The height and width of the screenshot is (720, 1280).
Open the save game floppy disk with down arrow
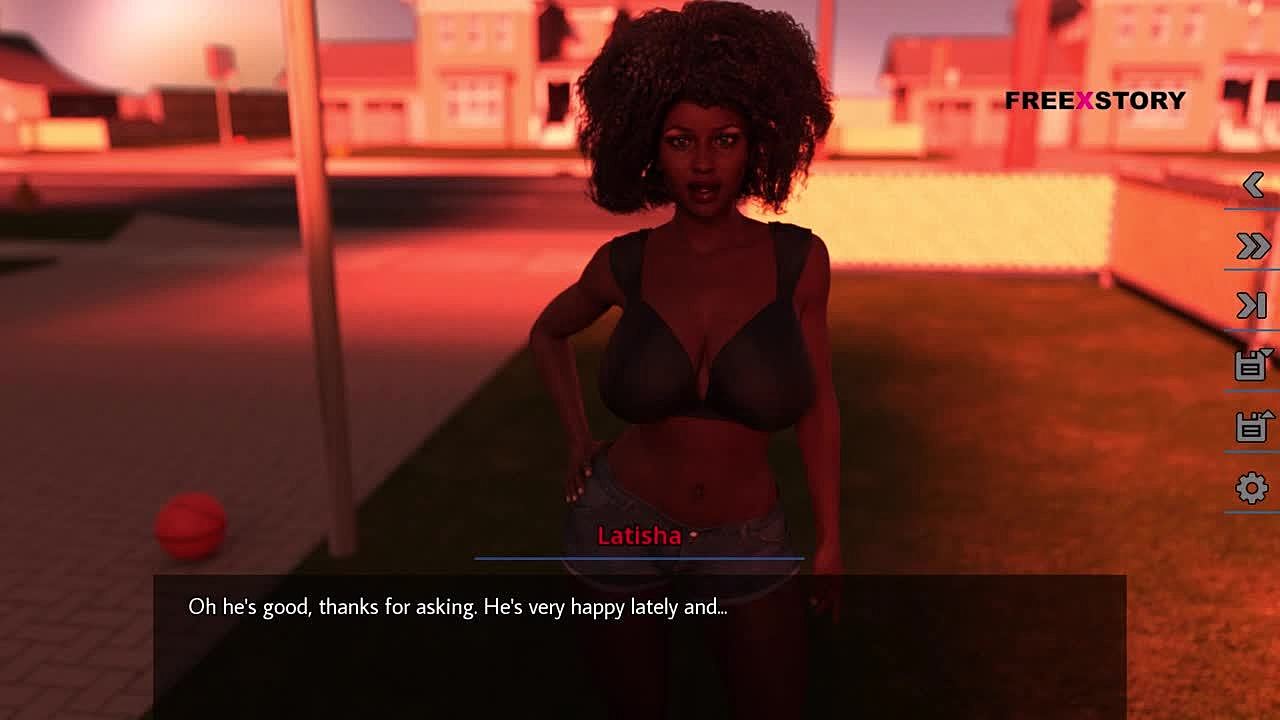[1252, 365]
